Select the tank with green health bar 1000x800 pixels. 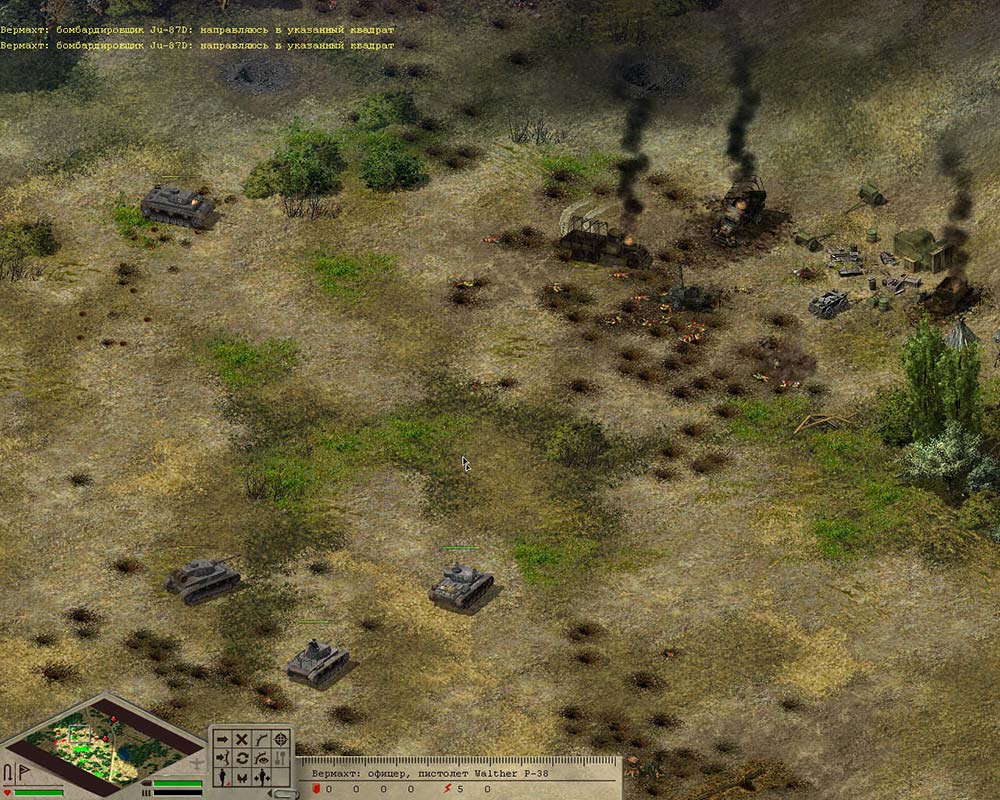(x=461, y=585)
